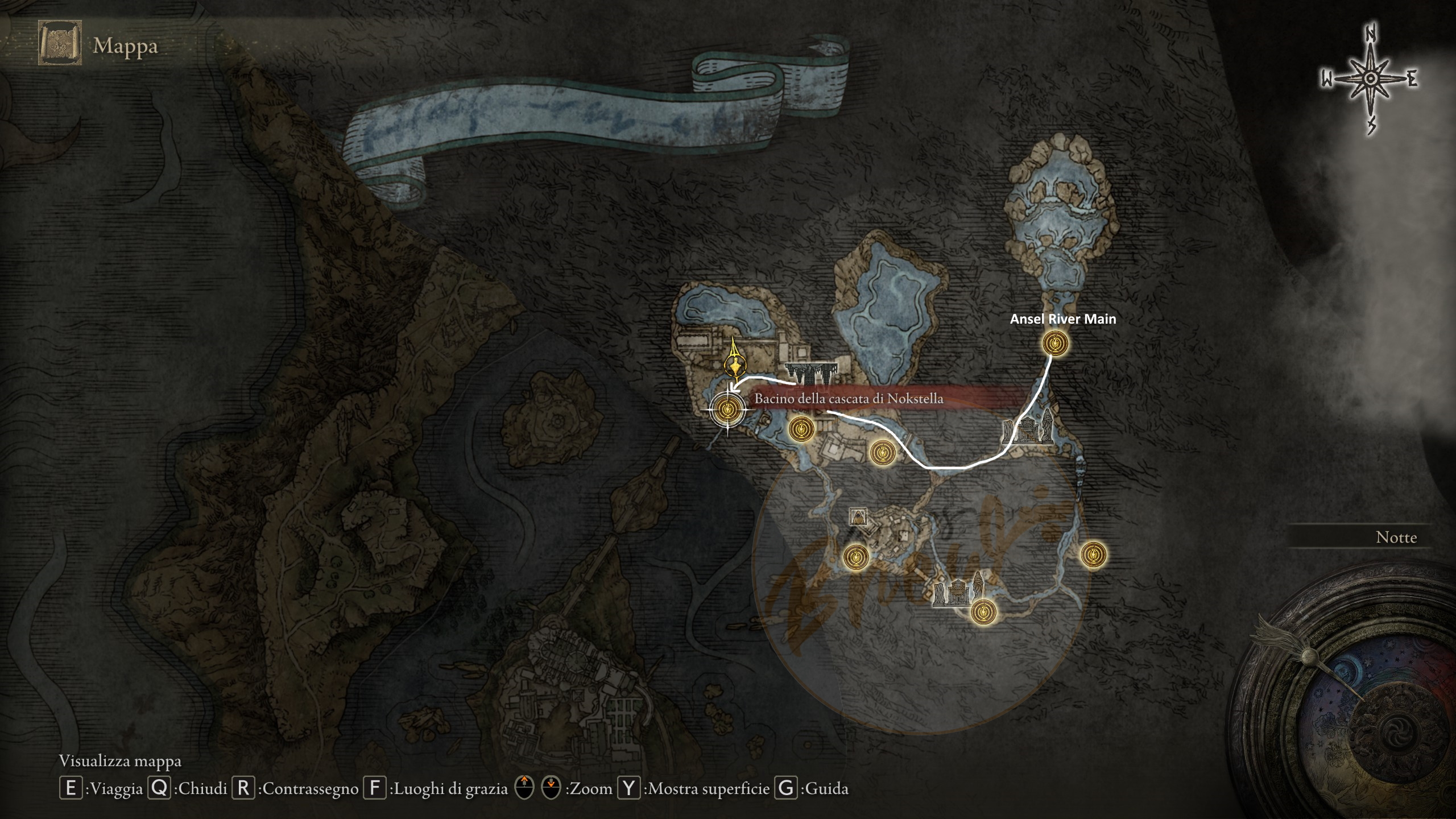This screenshot has width=1456, height=819.
Task: Select the hooded merchant icon on the map
Action: point(858,516)
